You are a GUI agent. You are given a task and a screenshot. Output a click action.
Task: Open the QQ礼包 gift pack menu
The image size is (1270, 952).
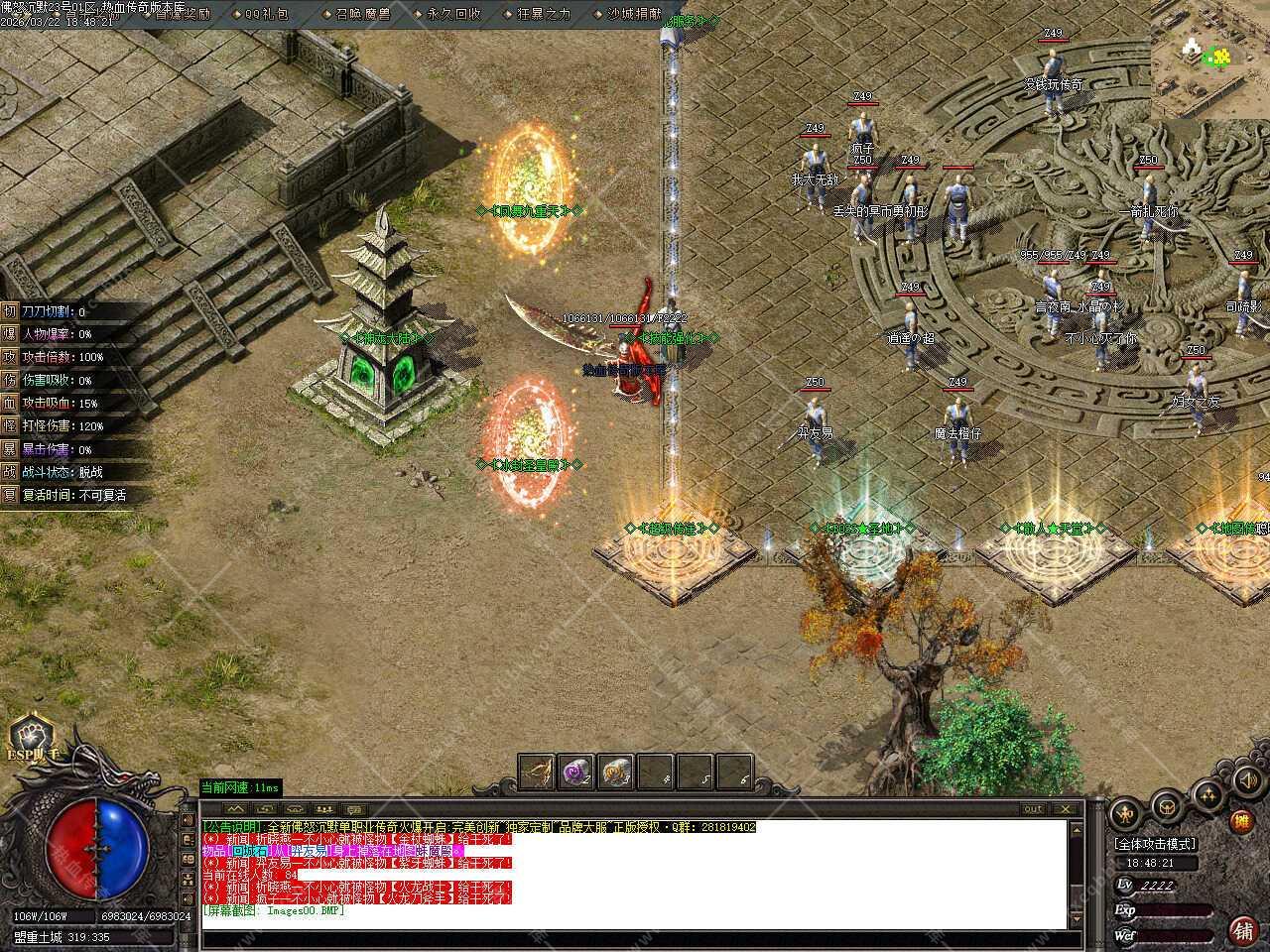tap(266, 14)
